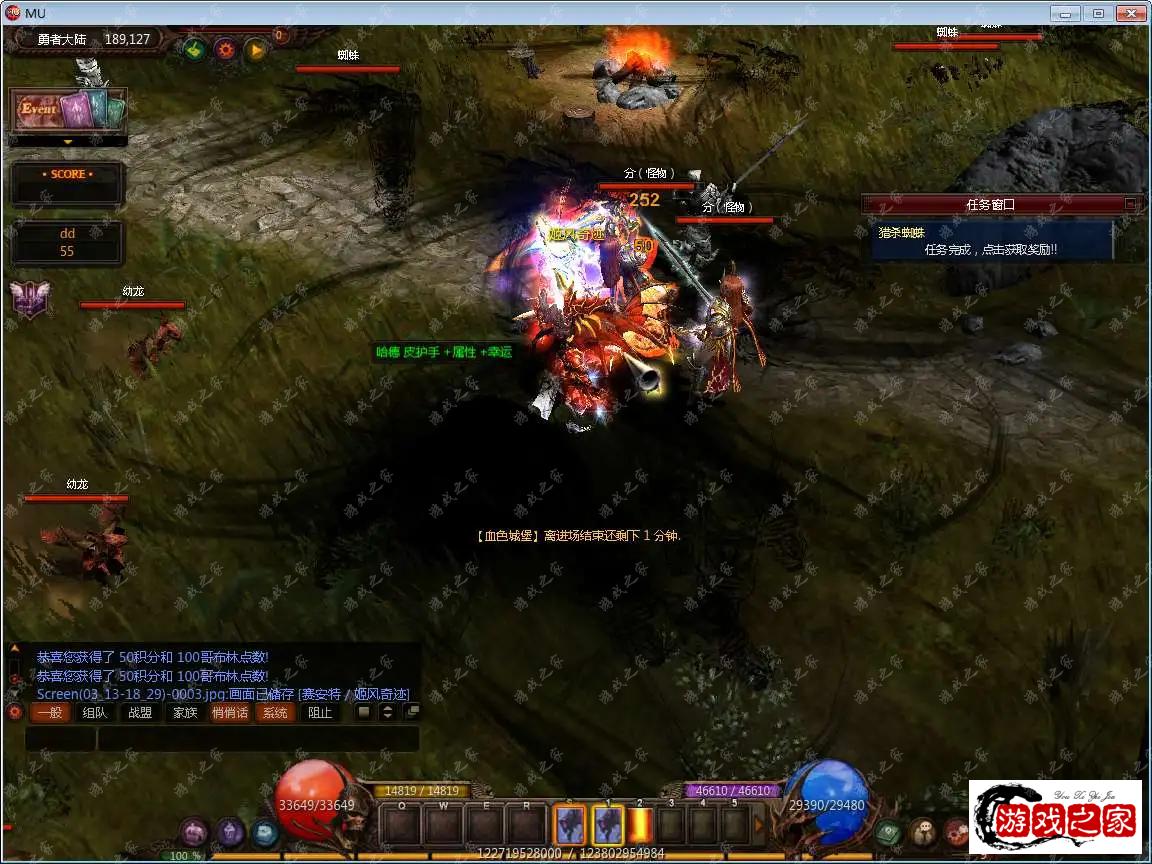Select the winged purple shield icon

(29, 299)
